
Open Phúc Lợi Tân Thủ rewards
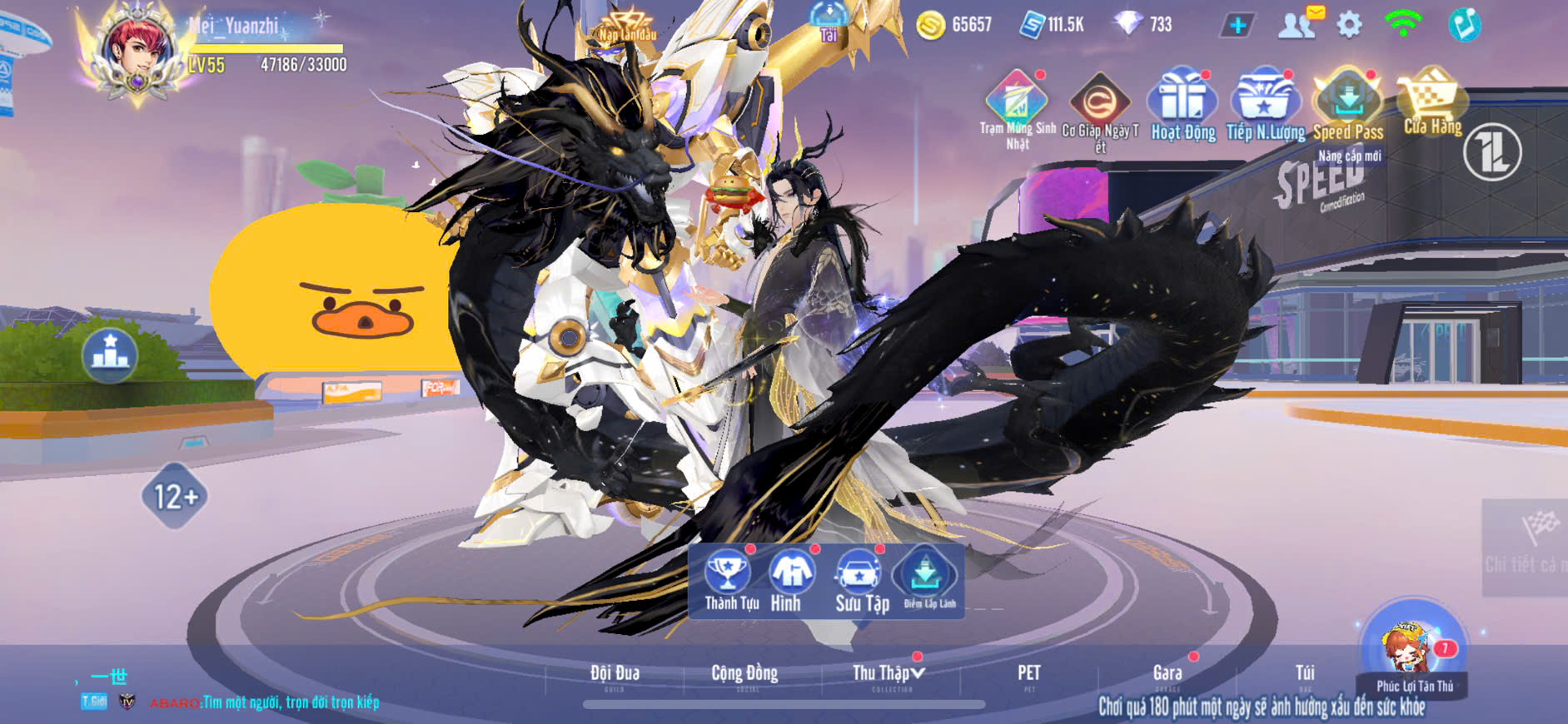click(x=1414, y=651)
